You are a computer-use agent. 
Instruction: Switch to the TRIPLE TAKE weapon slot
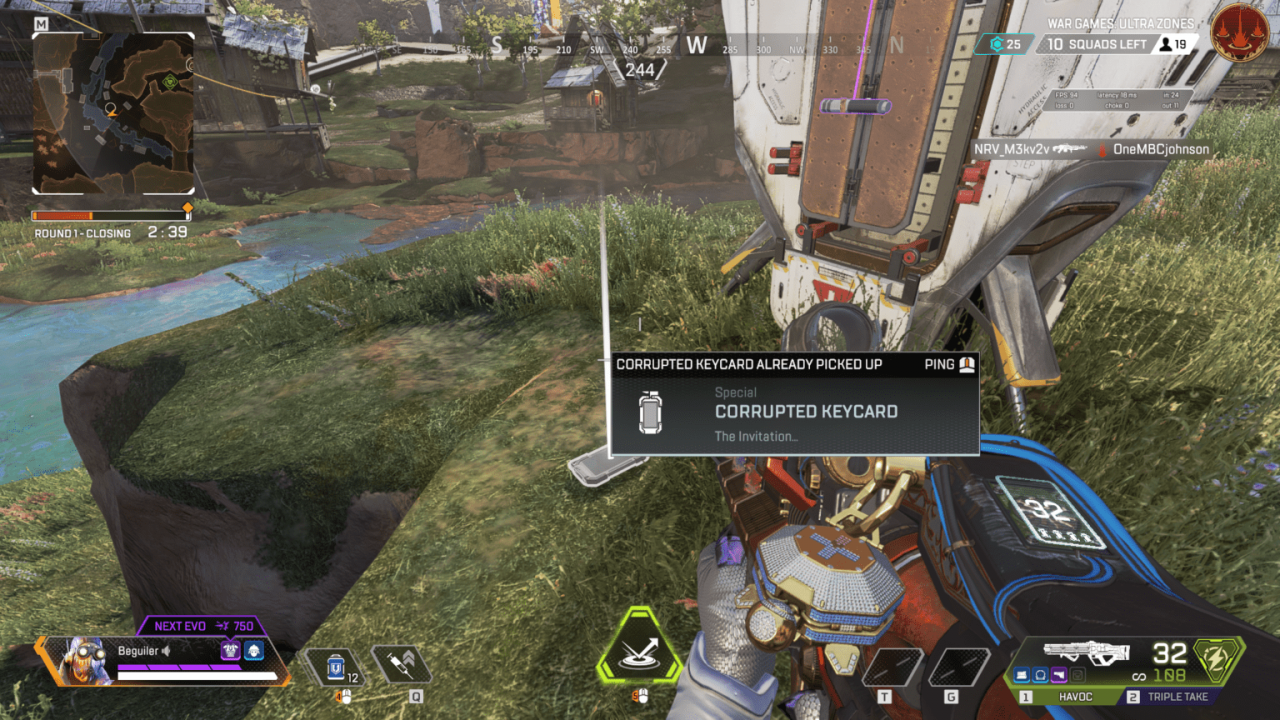pyautogui.click(x=1177, y=697)
